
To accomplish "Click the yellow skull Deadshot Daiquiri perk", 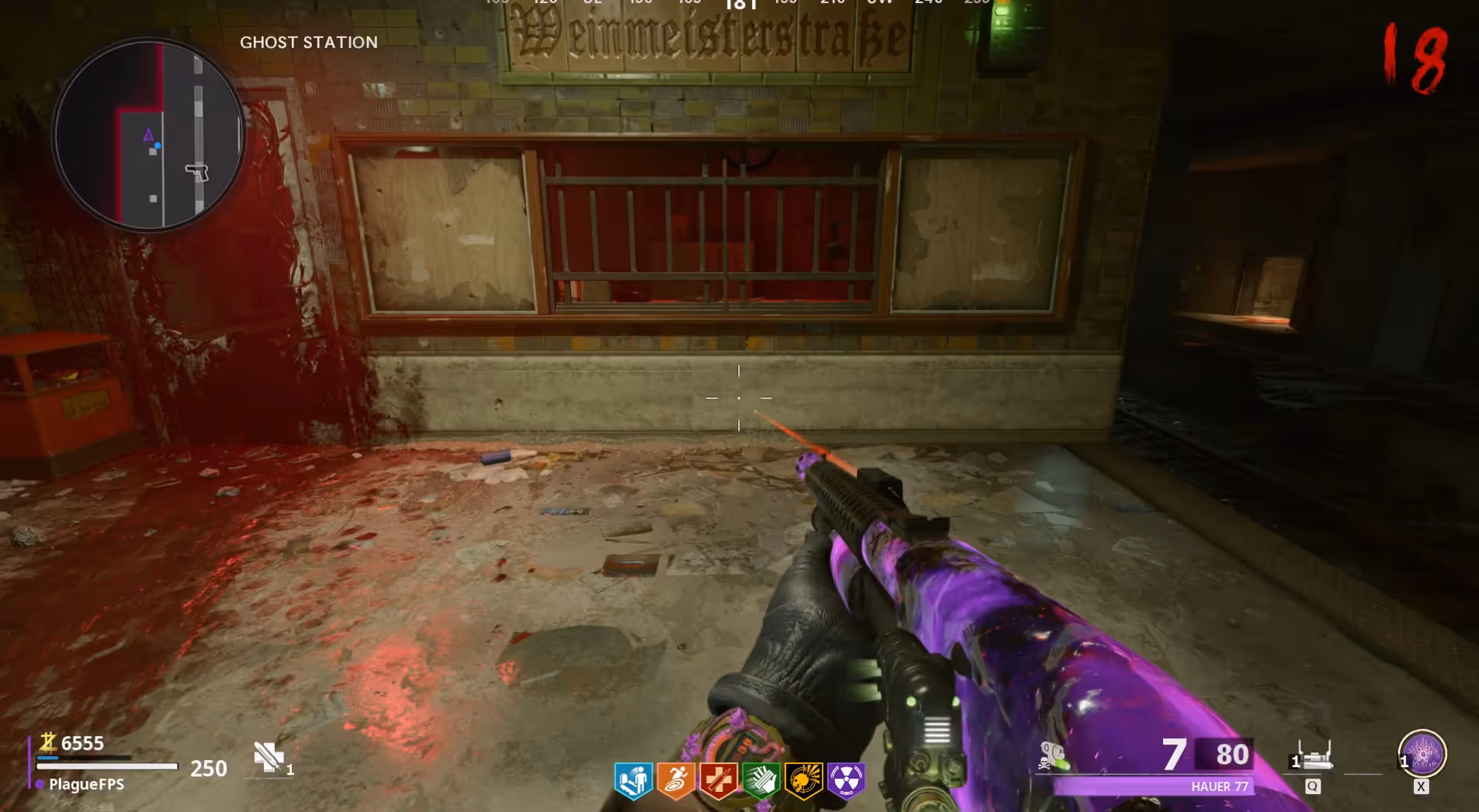I will coord(803,779).
